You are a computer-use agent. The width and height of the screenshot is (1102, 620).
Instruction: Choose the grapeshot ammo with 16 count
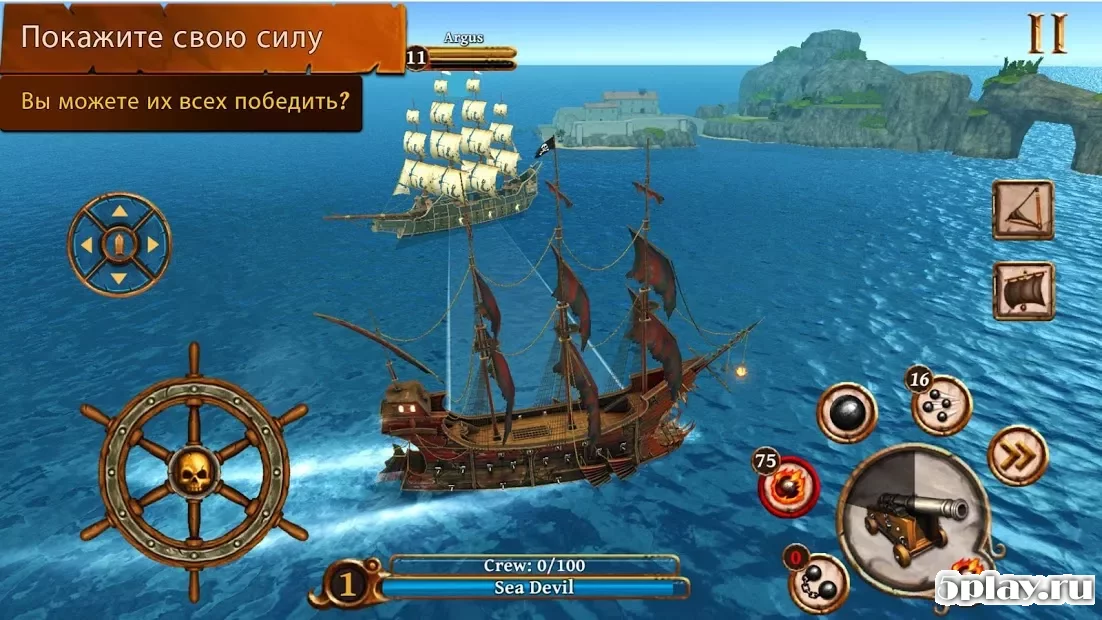pyautogui.click(x=940, y=404)
